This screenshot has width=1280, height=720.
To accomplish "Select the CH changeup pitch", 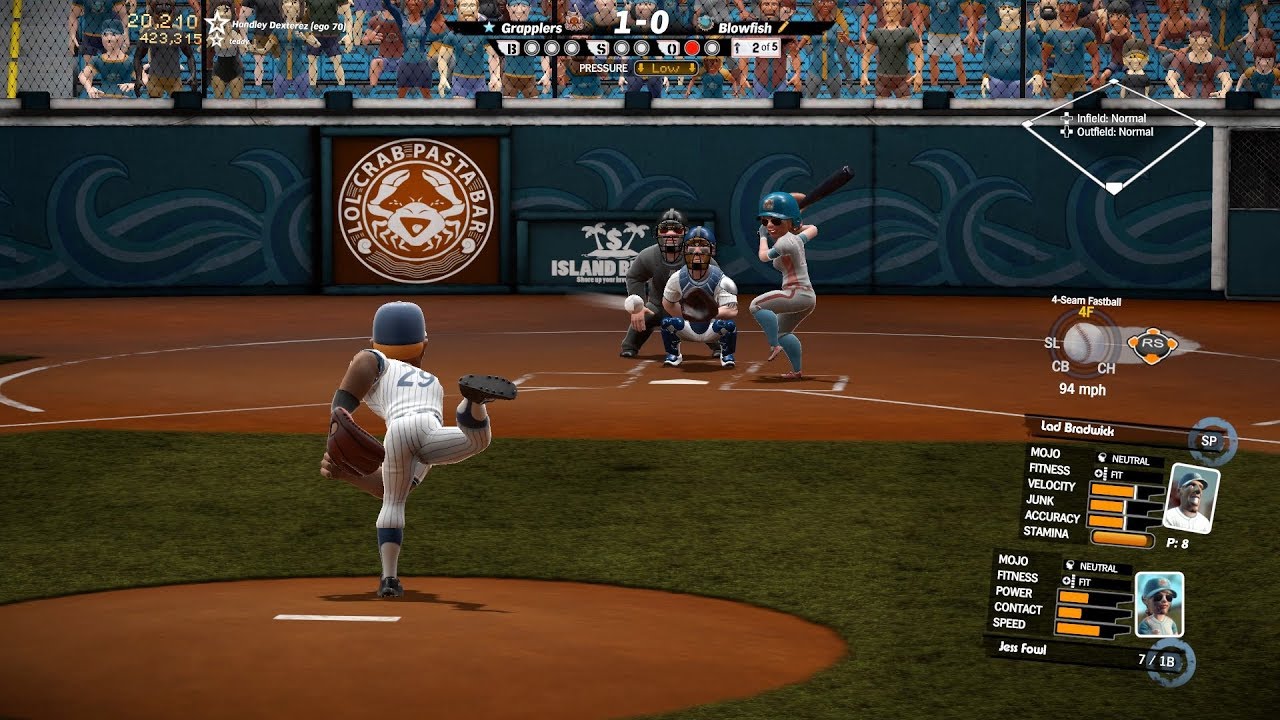I will coord(1106,368).
